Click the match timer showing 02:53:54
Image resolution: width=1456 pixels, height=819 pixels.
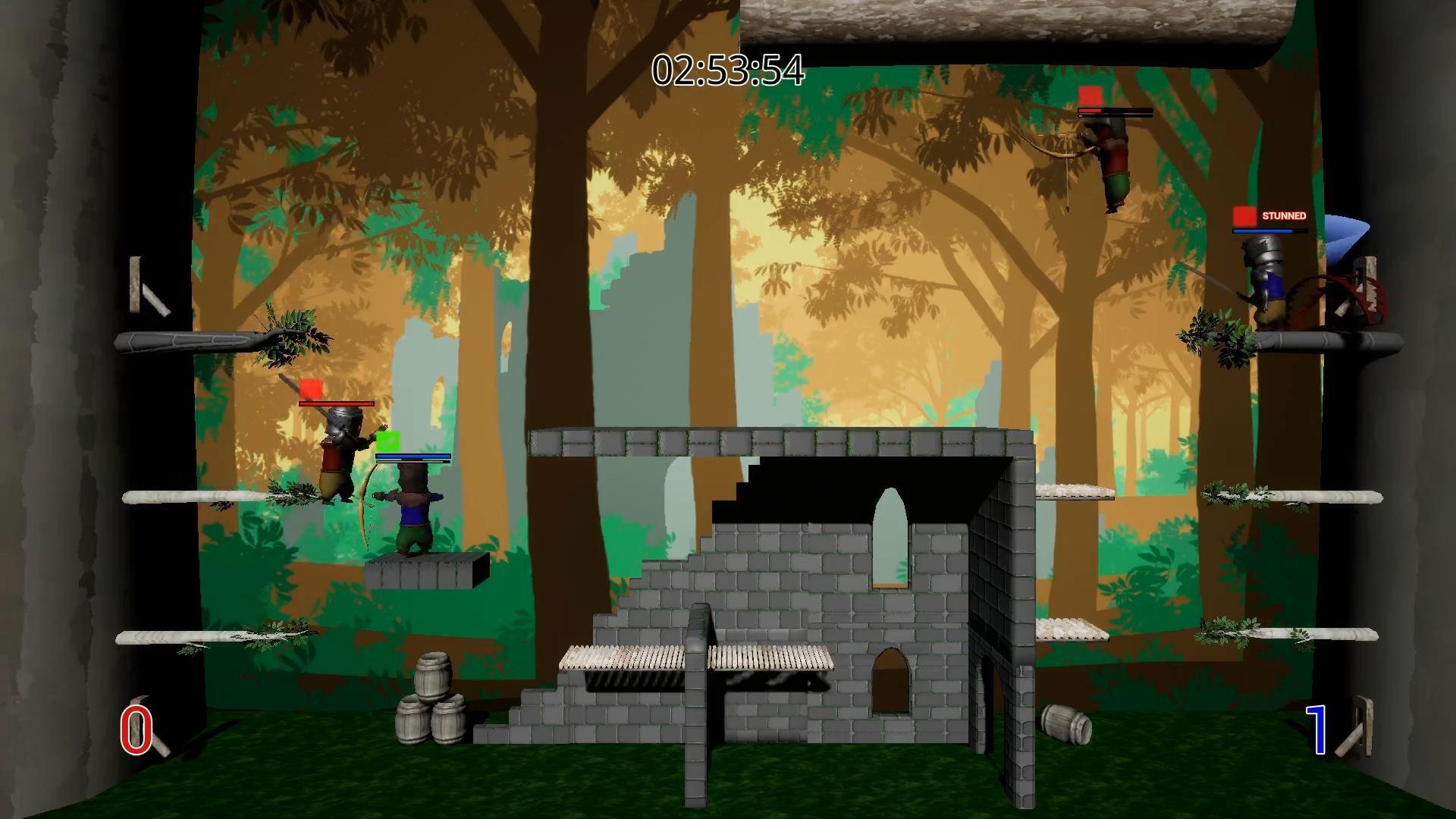pyautogui.click(x=726, y=71)
